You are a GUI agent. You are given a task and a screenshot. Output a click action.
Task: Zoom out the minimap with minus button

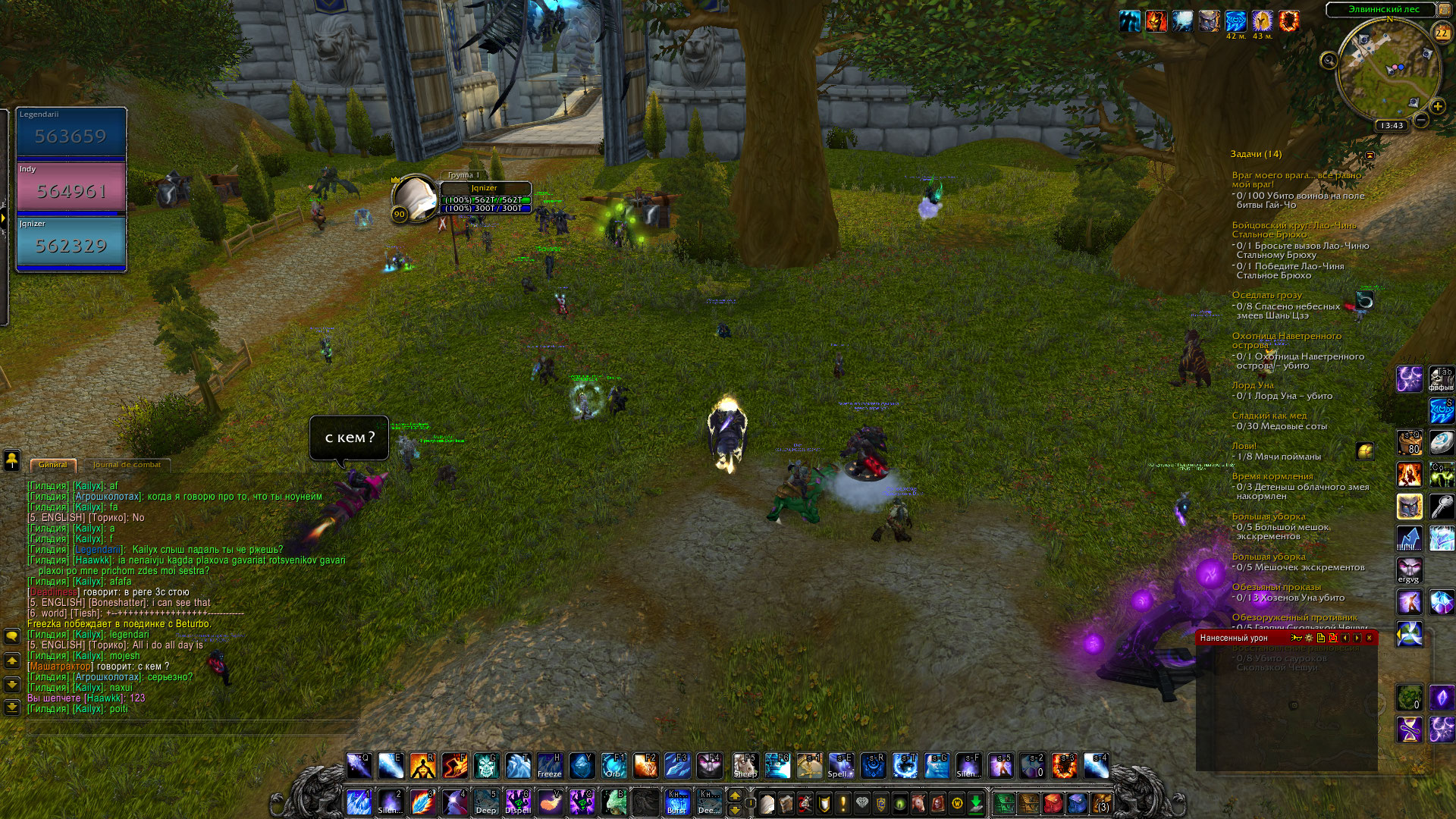coord(1421,120)
